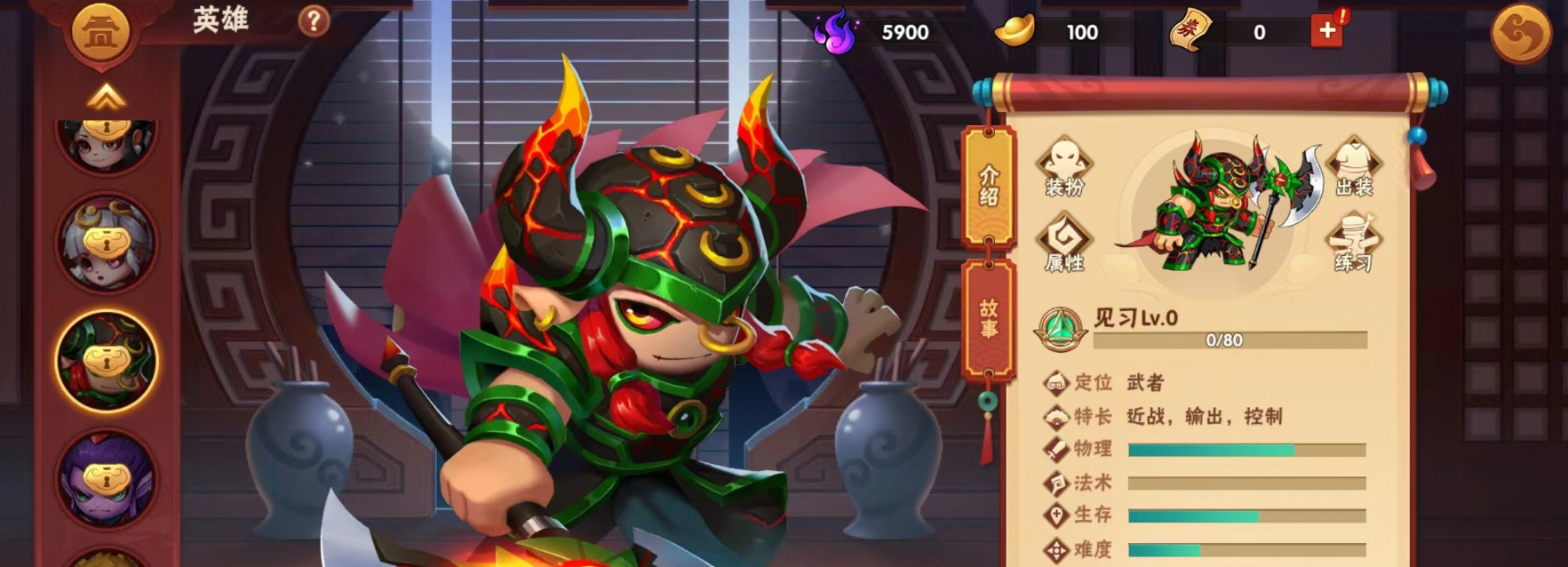
Task: Open the 出装 equipment build option
Action: tap(1354, 167)
